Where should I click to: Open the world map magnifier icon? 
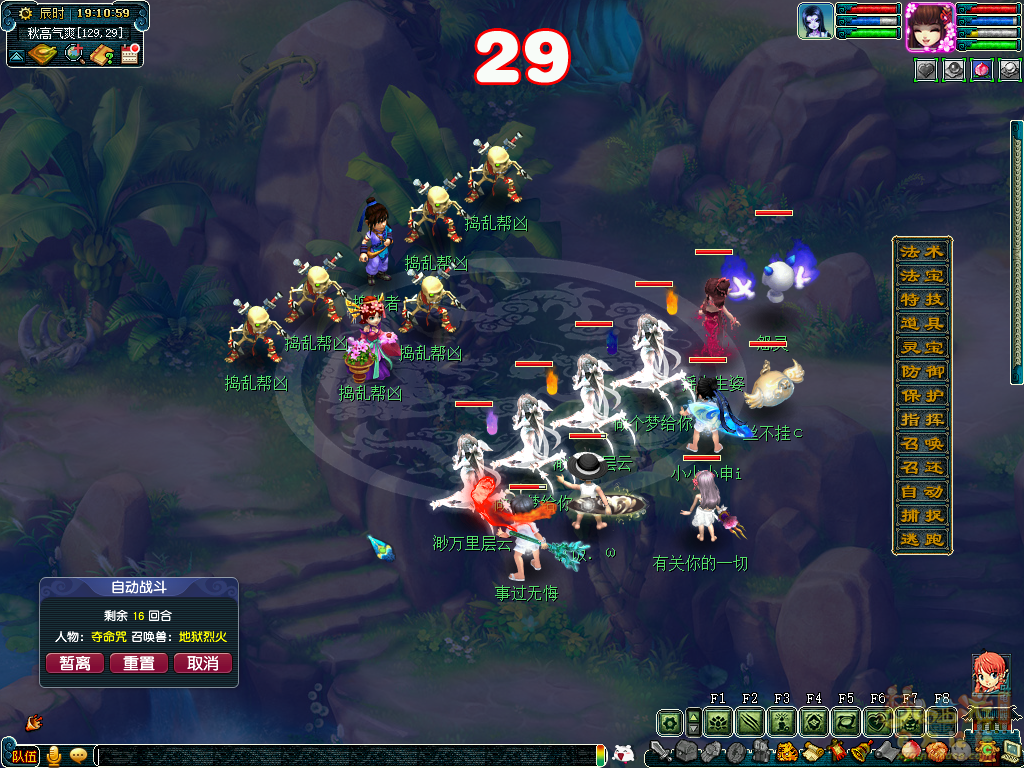(74, 55)
